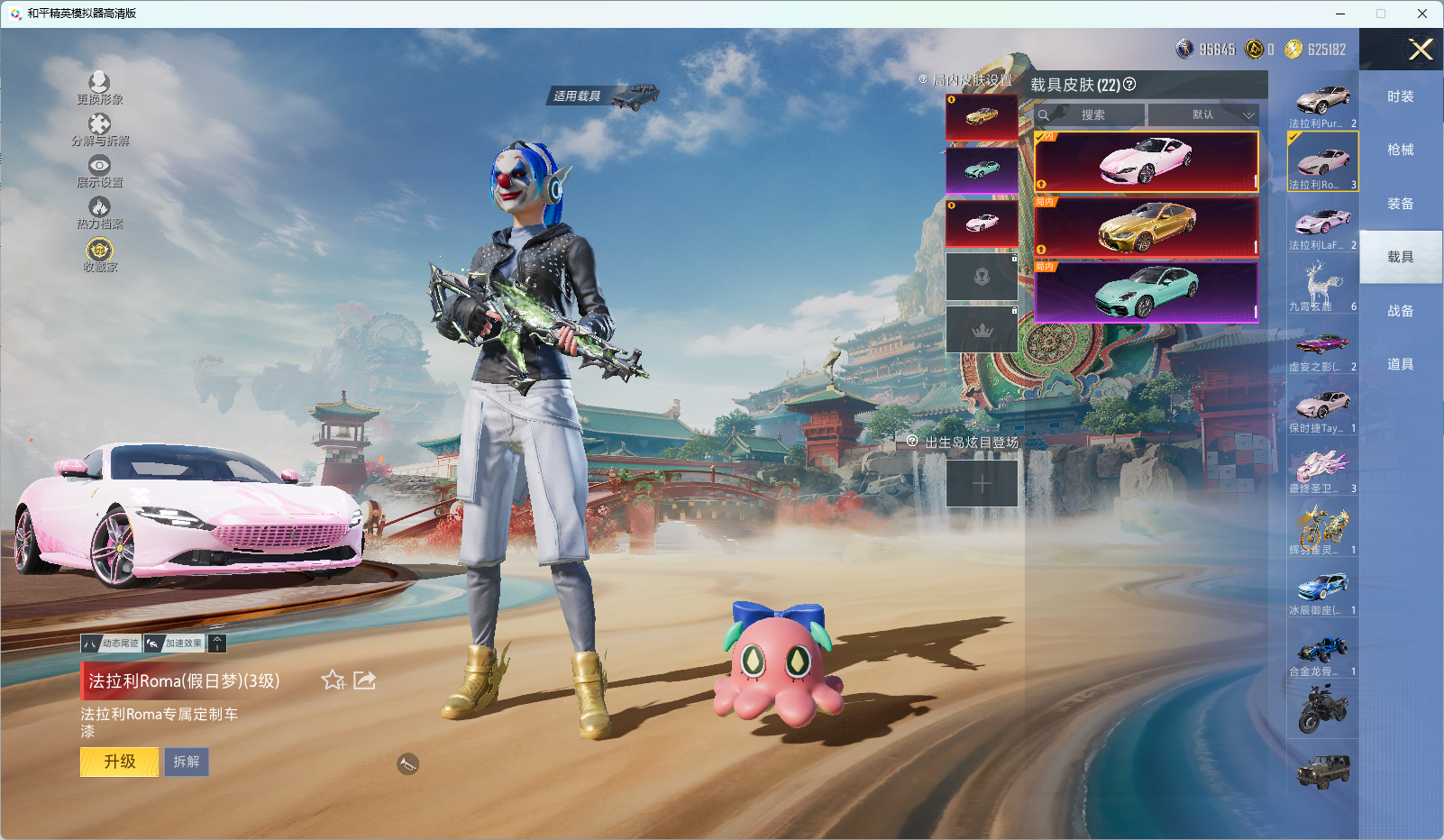Maximize the emulator window

point(1380,14)
